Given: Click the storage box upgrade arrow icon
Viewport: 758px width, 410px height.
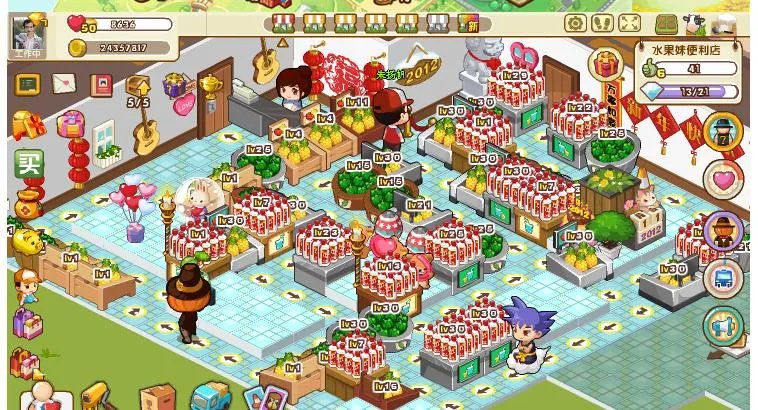Looking at the screenshot, I should (138, 88).
